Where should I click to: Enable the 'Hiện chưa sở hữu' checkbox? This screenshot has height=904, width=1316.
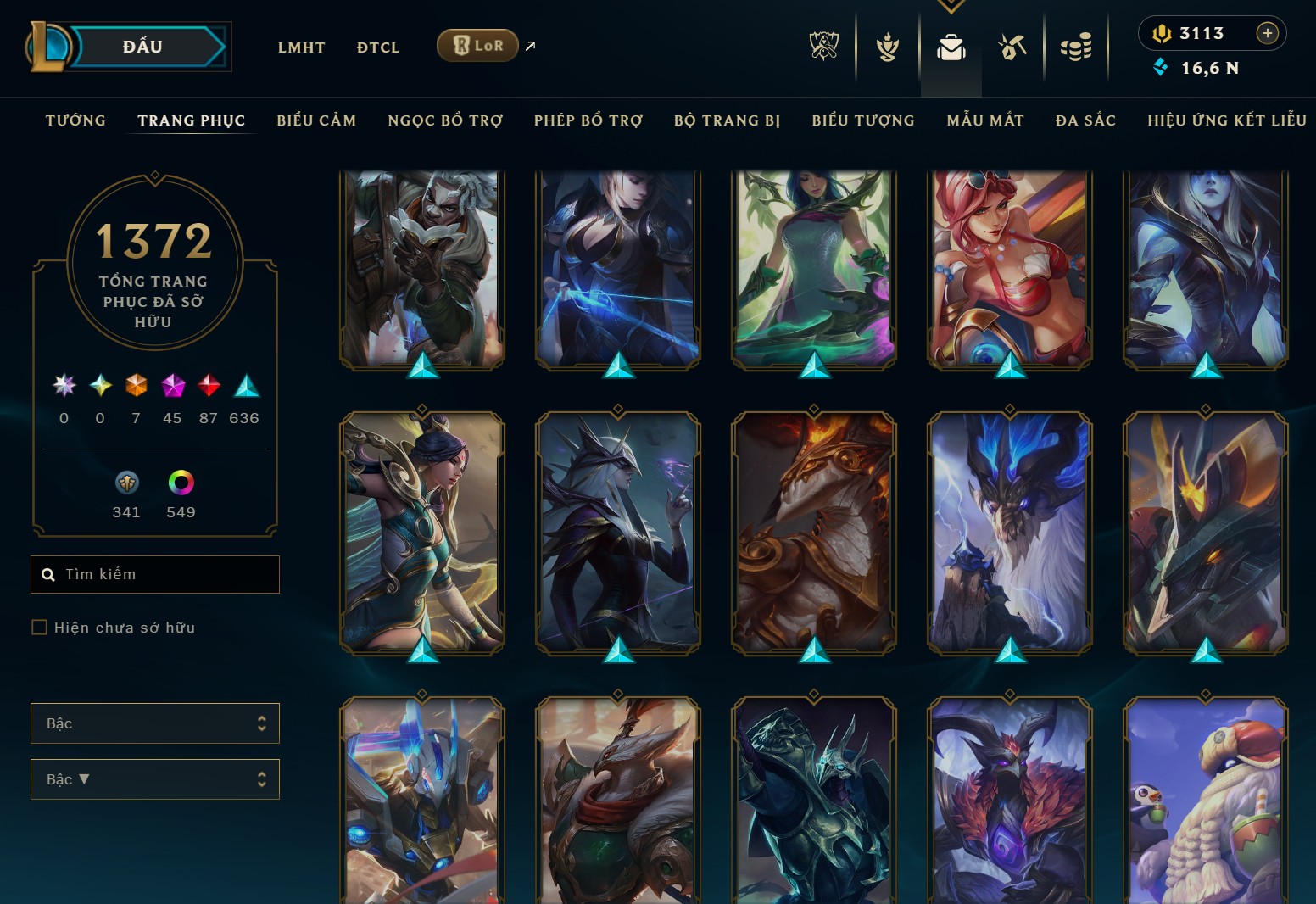click(x=40, y=627)
